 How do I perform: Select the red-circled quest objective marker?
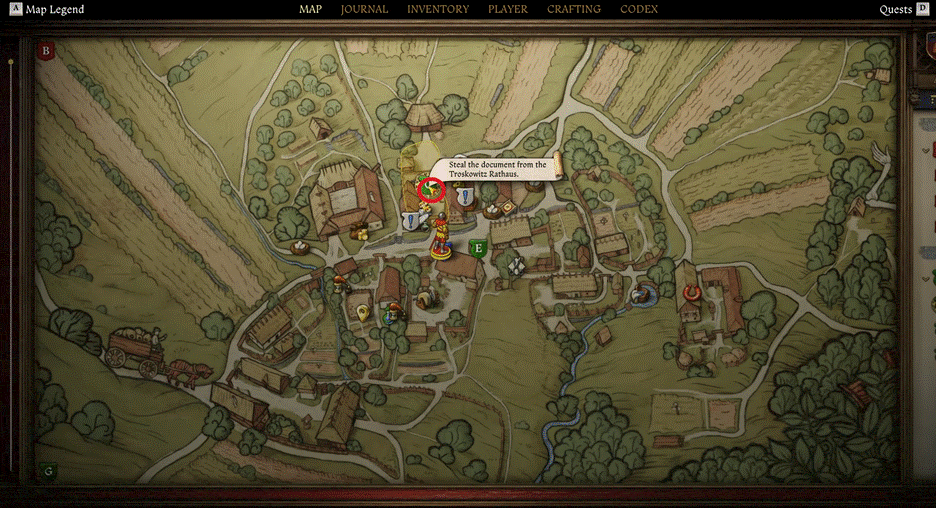(x=431, y=188)
